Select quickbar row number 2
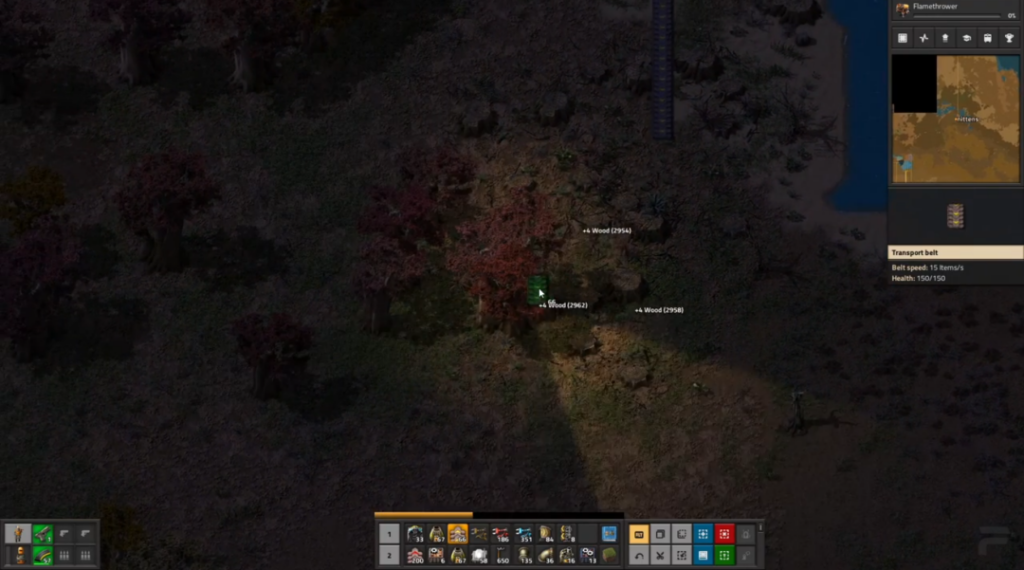The width and height of the screenshot is (1024, 570). tap(390, 555)
